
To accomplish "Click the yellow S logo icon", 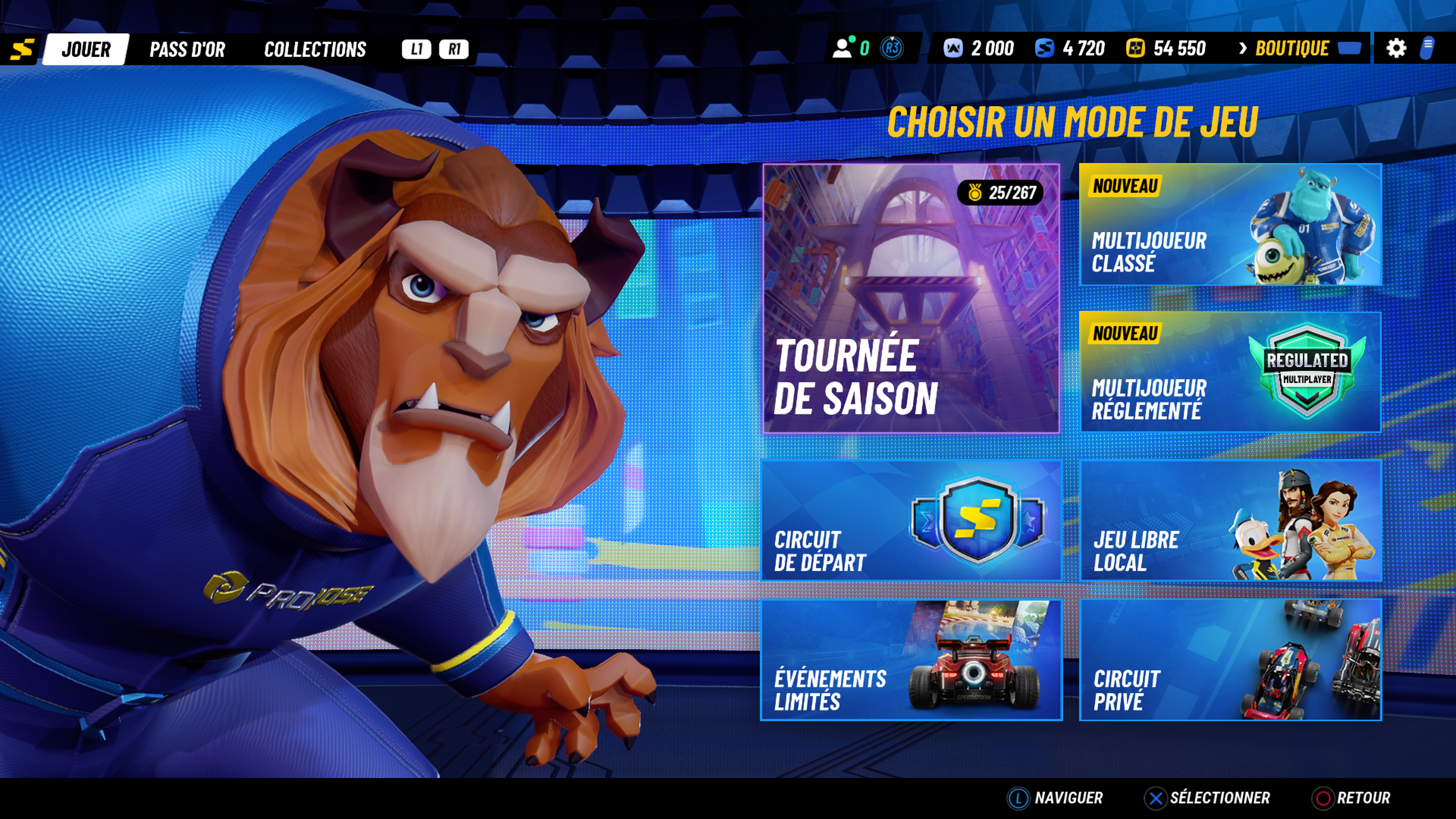I will pyautogui.click(x=22, y=50).
